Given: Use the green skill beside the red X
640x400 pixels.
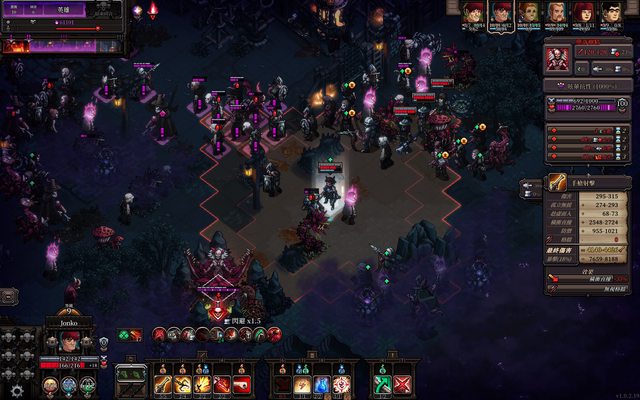Looking at the screenshot, I should (x=382, y=384).
